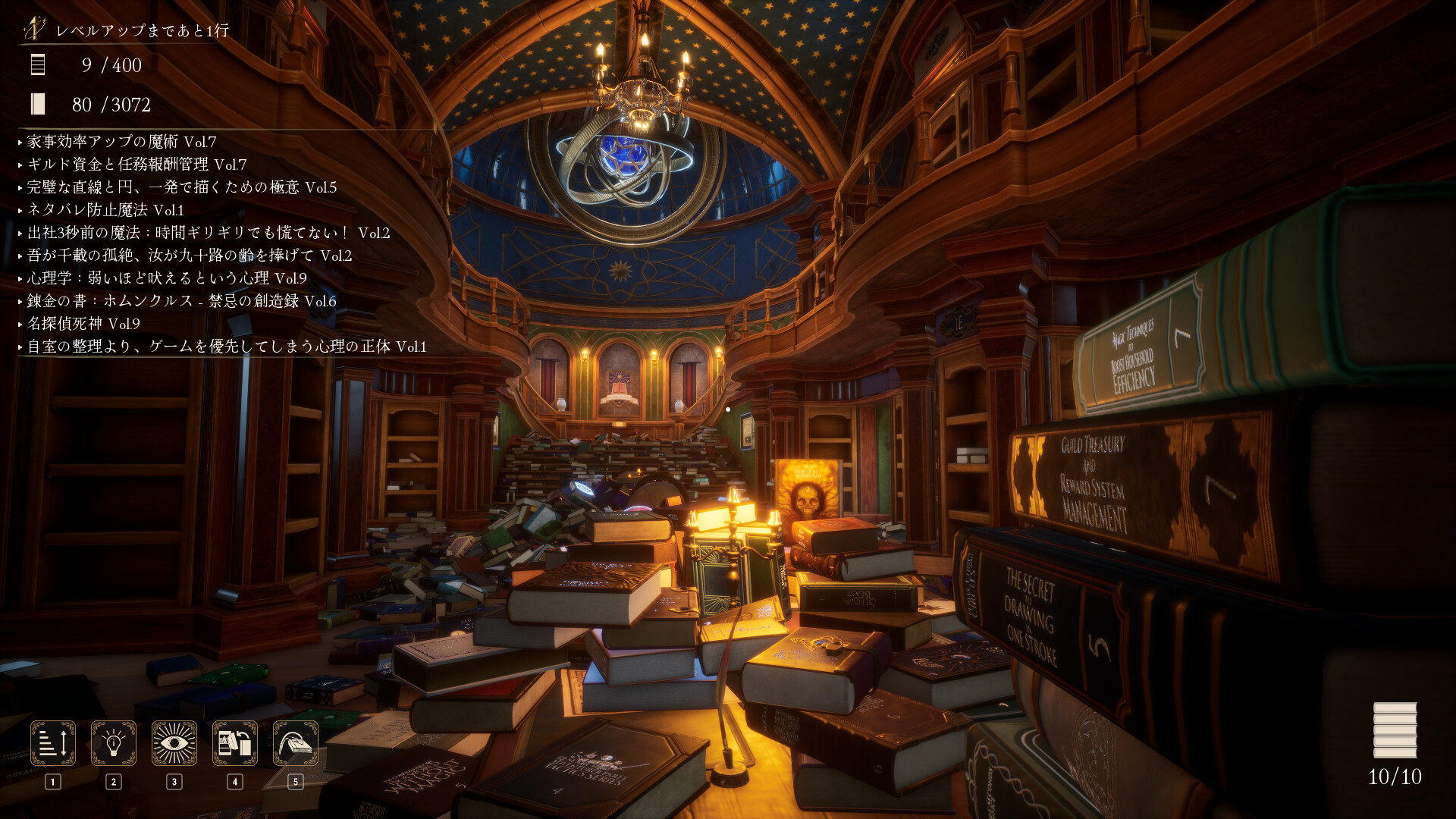
Task: Select 心理学:弱いほど吠える Vol.9 row
Action: point(167,278)
